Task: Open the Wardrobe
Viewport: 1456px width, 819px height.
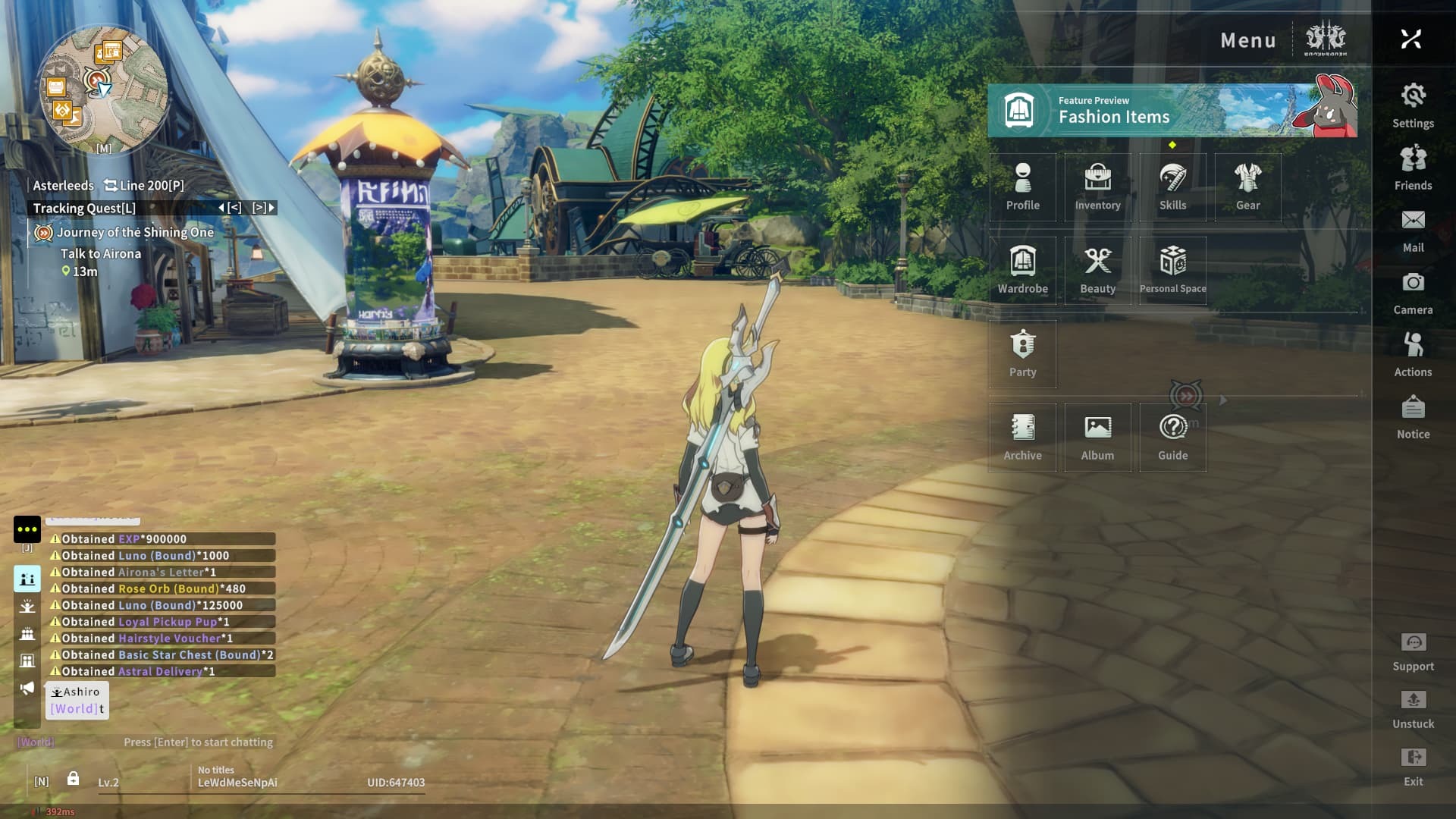Action: click(1022, 270)
